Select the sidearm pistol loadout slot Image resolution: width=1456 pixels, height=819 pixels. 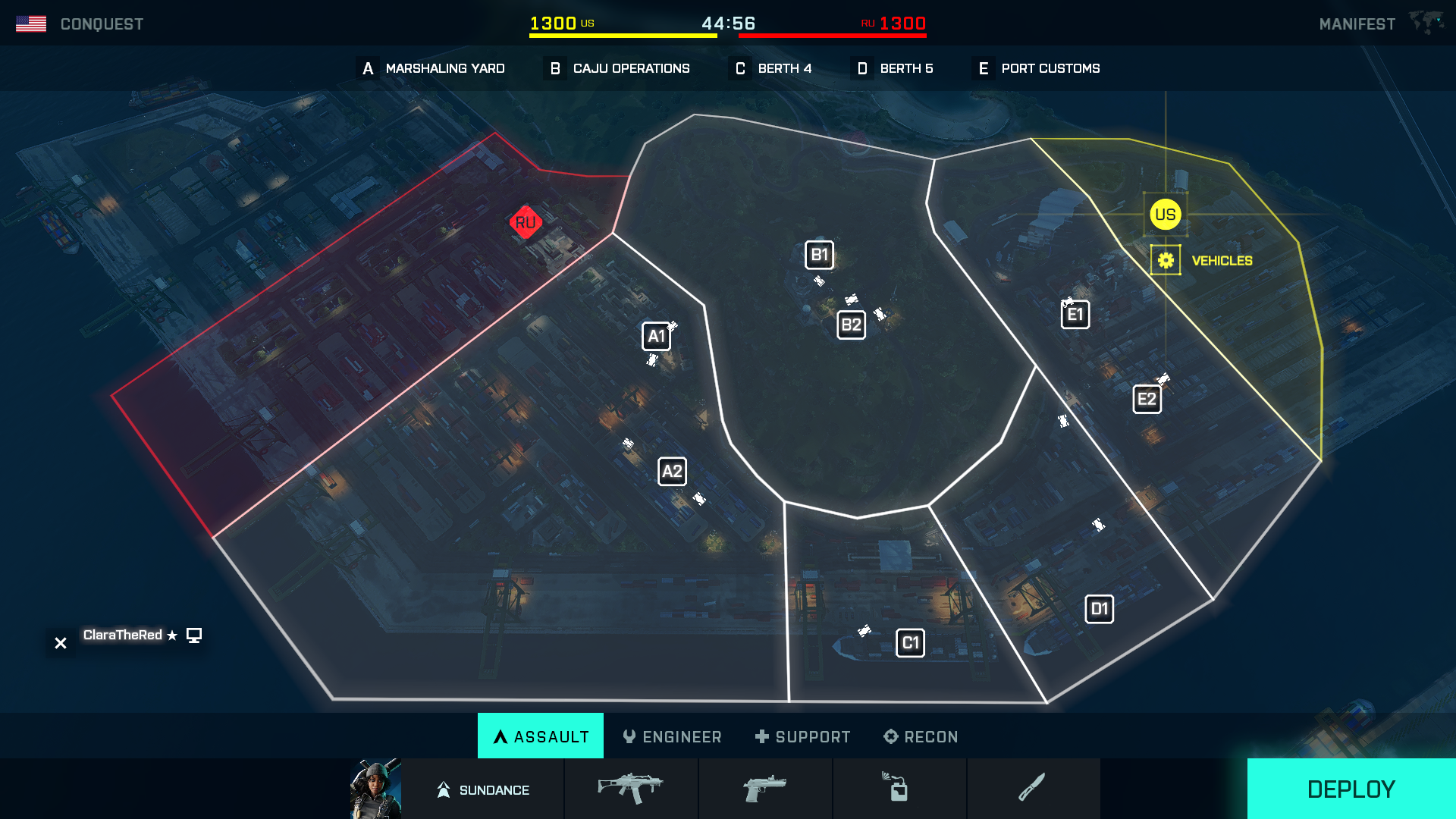(x=765, y=789)
